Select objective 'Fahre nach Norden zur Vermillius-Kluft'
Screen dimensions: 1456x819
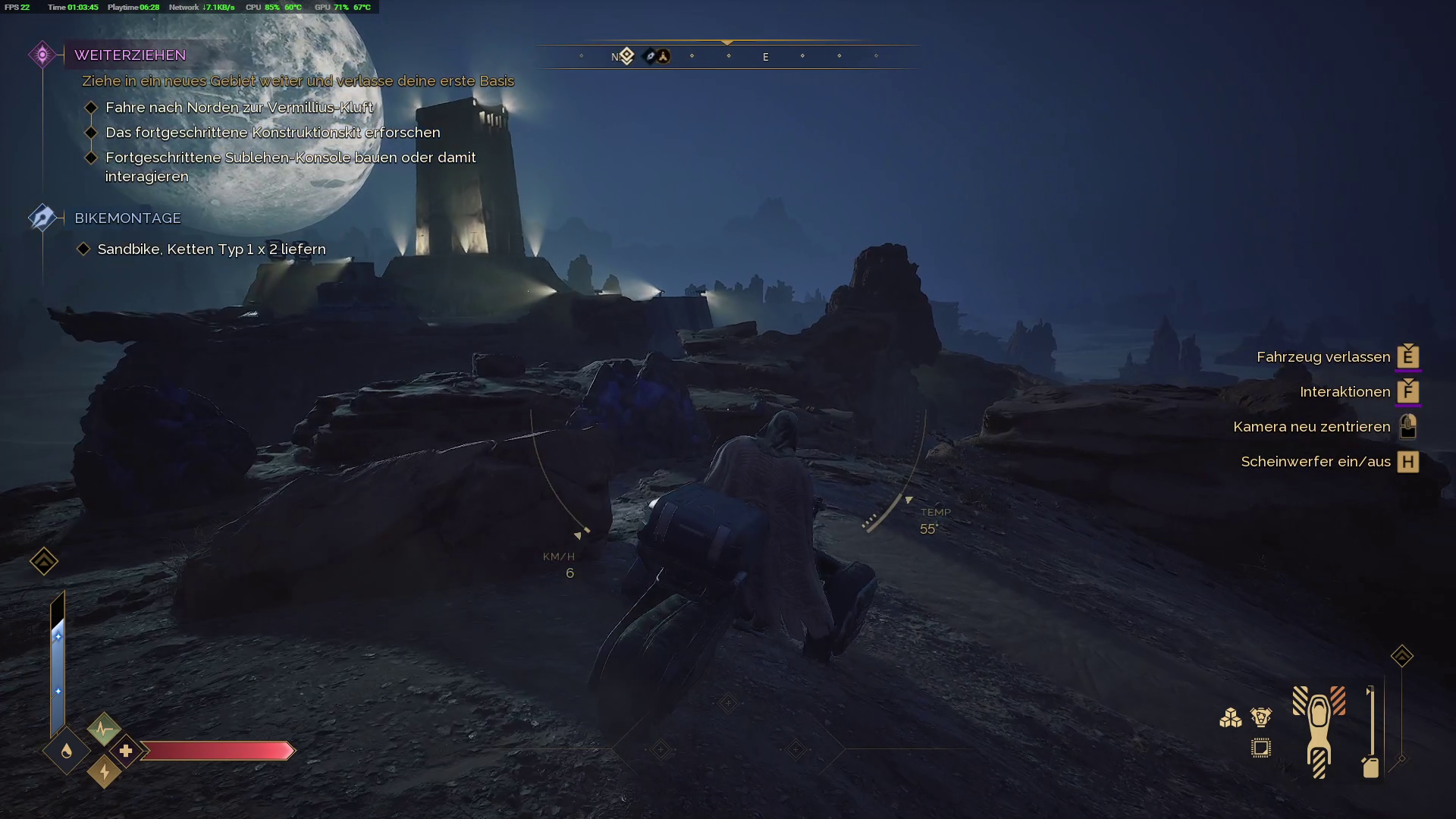tap(239, 108)
